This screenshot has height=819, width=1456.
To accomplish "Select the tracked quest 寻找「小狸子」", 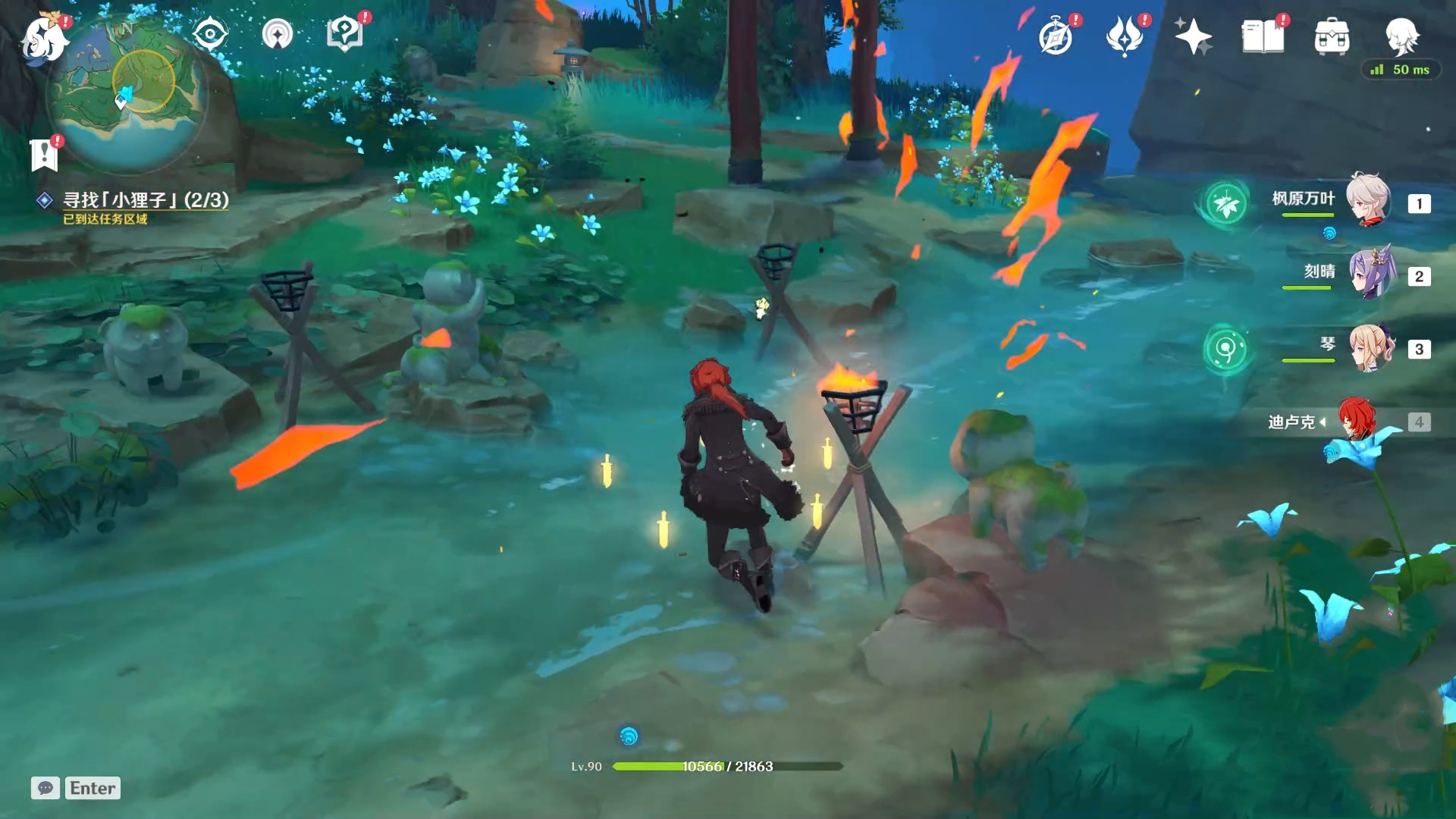I will tap(145, 200).
